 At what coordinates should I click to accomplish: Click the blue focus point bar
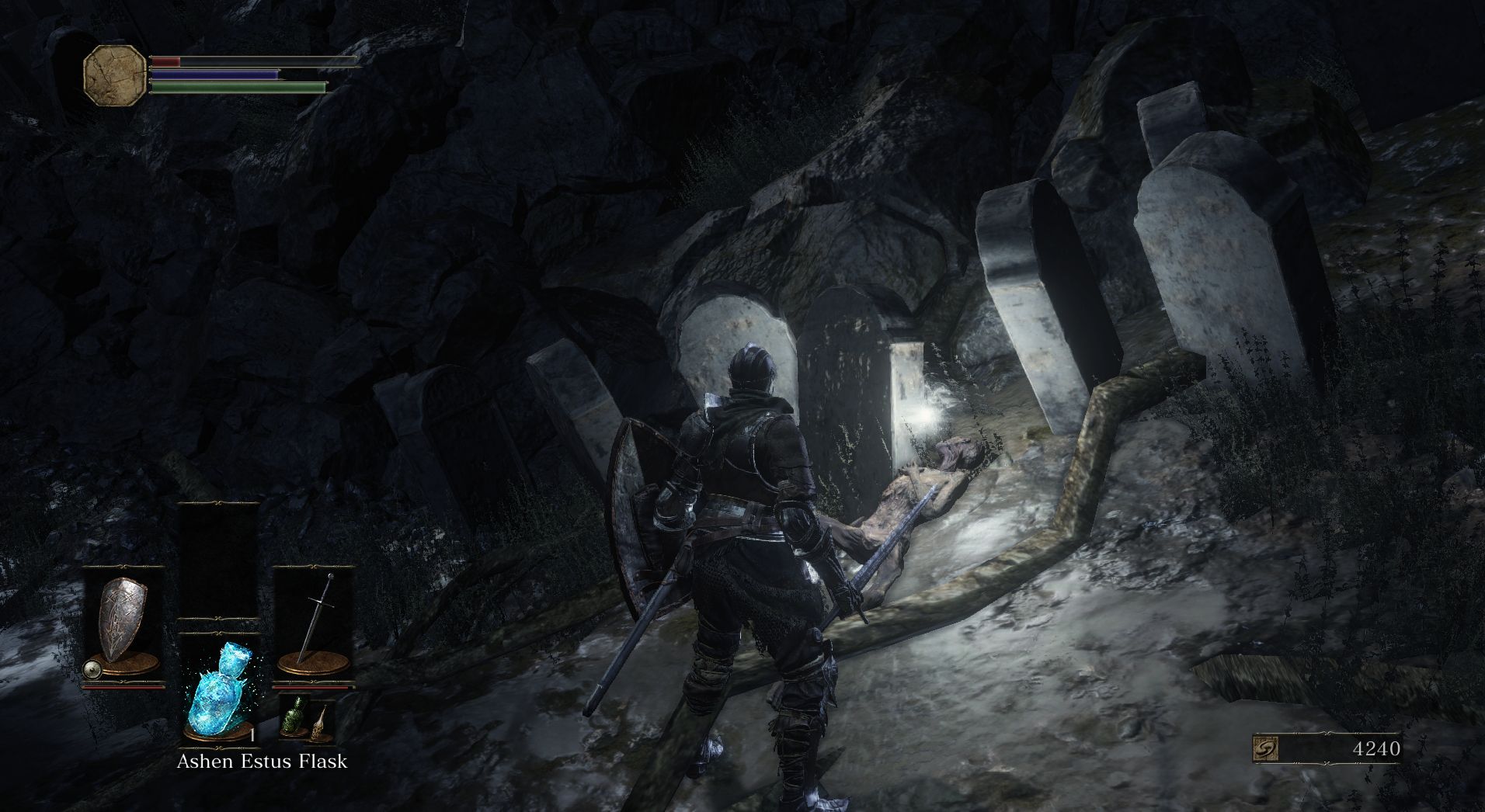coord(214,73)
